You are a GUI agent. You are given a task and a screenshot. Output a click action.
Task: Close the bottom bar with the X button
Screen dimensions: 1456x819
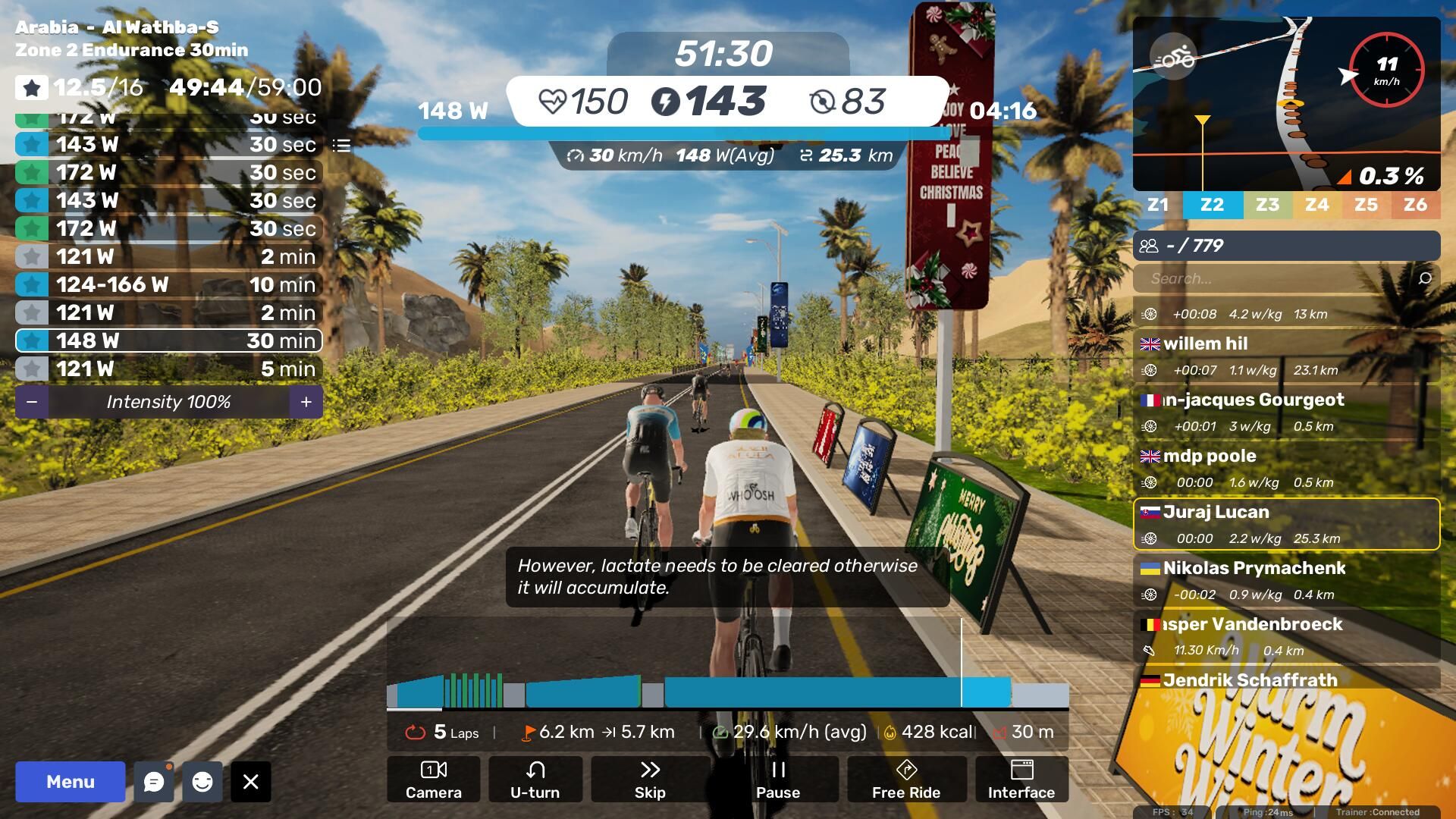pos(251,782)
